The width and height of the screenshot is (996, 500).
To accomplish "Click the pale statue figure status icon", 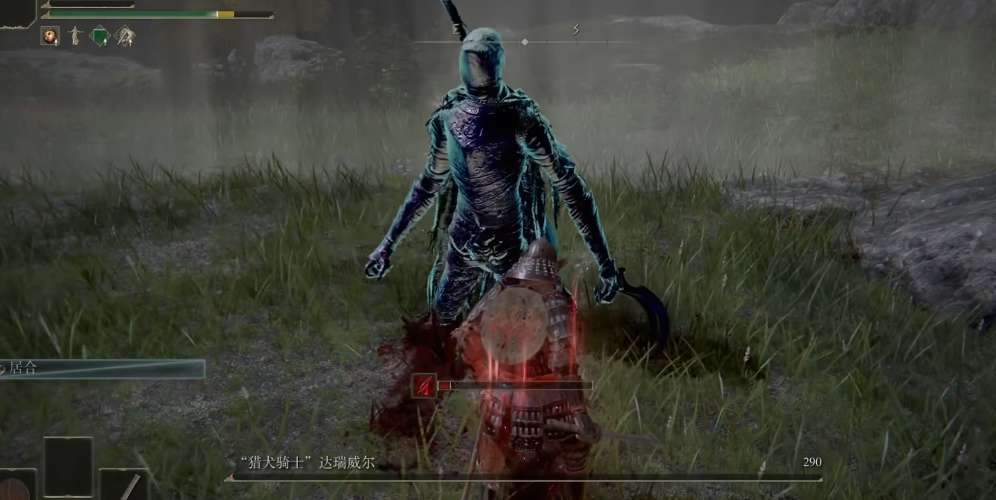I will point(75,36).
